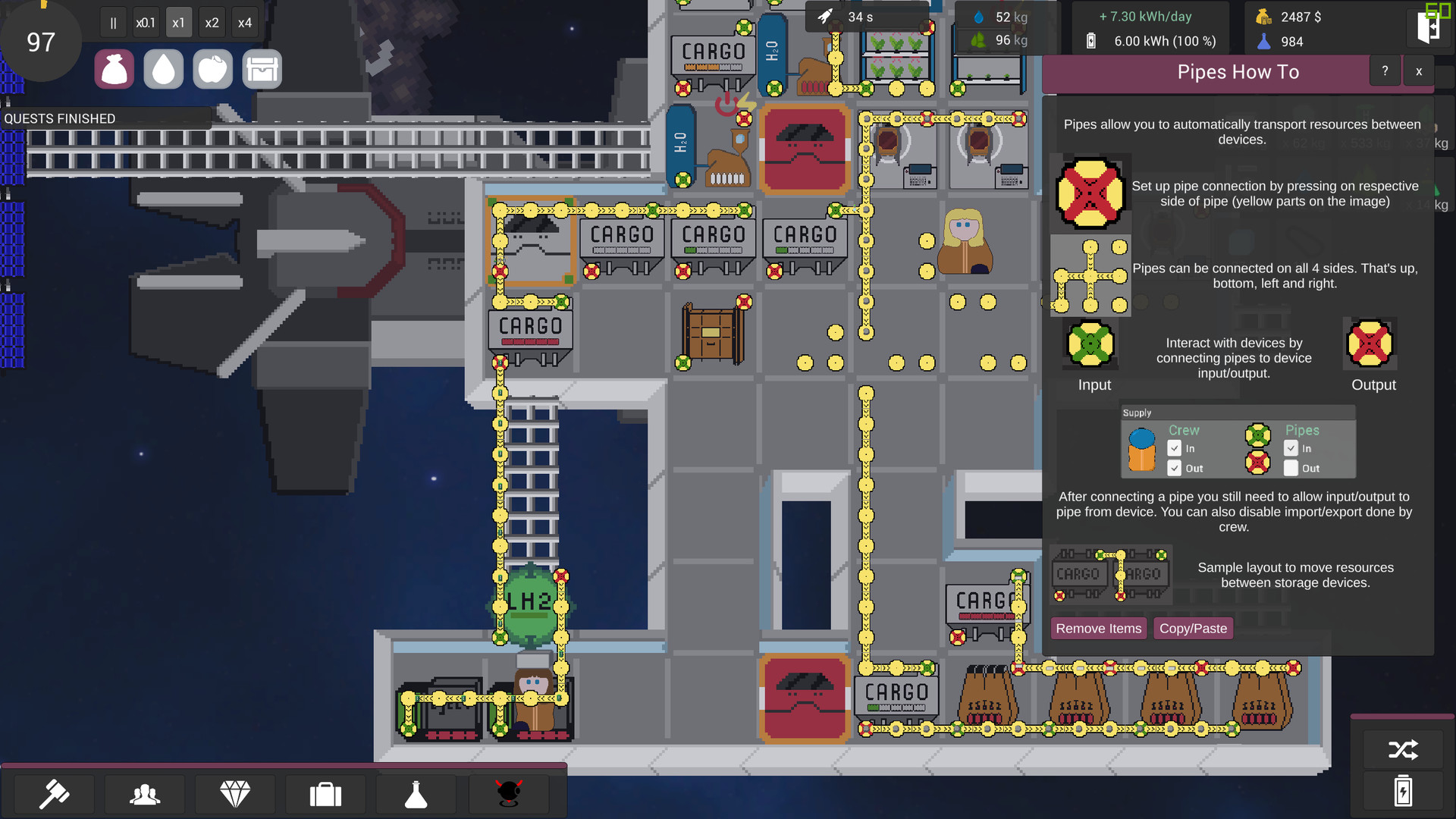The width and height of the screenshot is (1456, 819).
Task: Pause the game with the pause button
Action: (112, 22)
